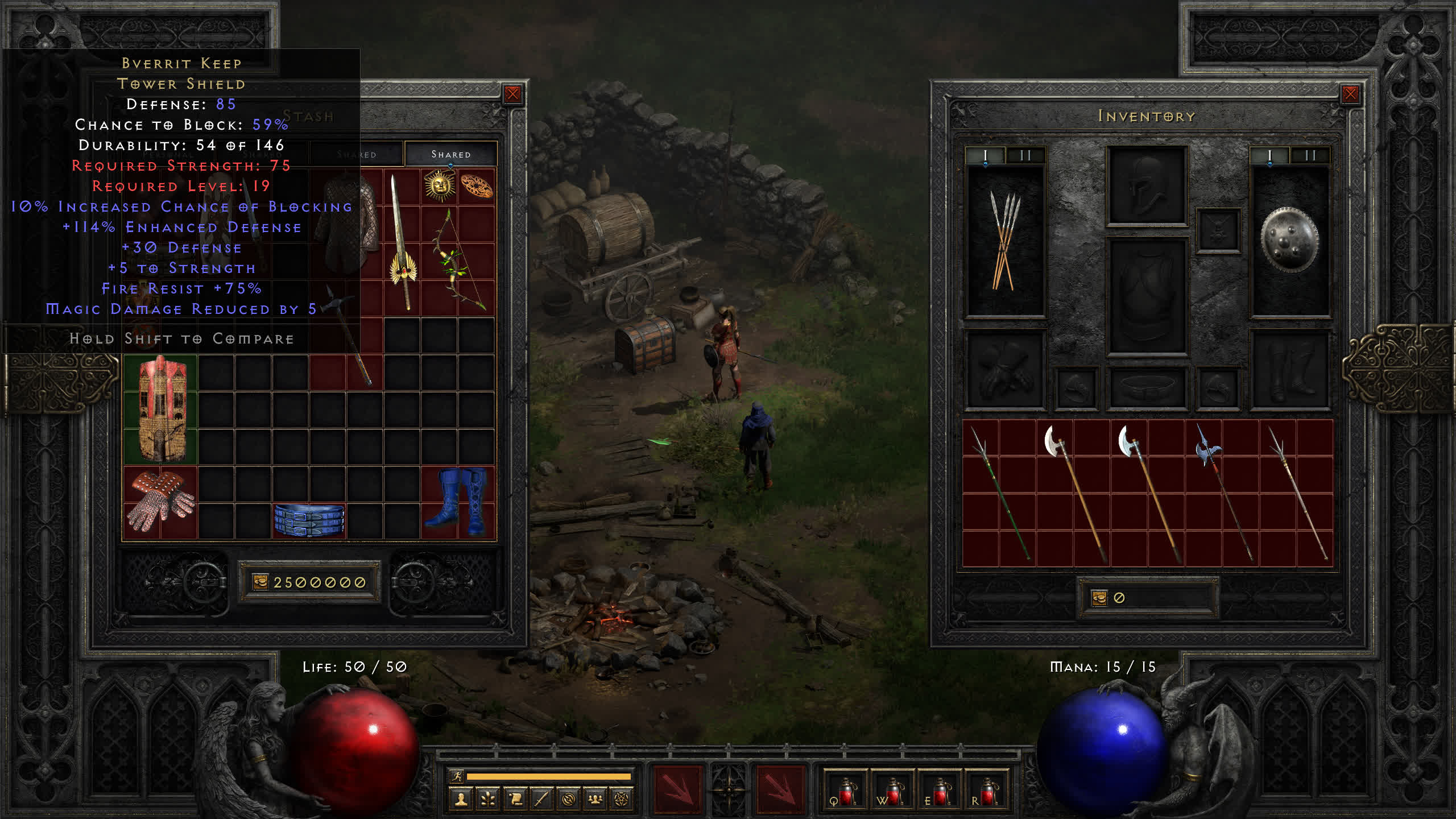Pick the halberd in the inventory grid

[x=1223, y=492]
